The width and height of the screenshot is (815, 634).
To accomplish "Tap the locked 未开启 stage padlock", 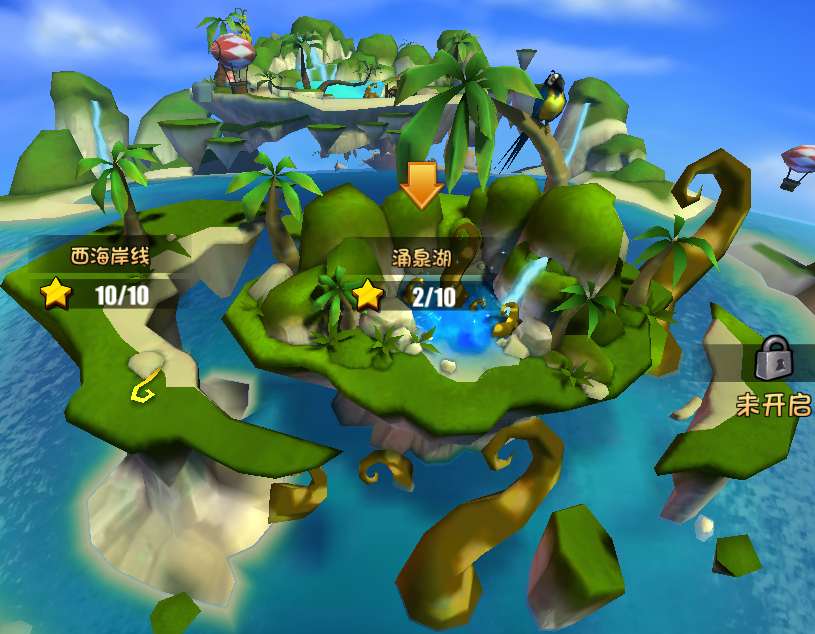I will pos(774,358).
